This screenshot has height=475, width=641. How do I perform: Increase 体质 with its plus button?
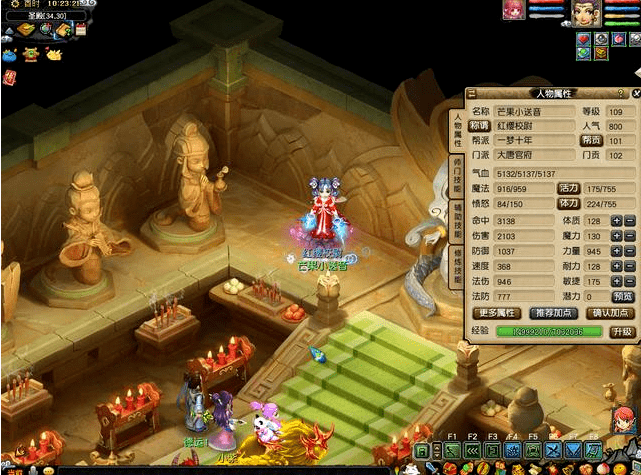tap(616, 220)
